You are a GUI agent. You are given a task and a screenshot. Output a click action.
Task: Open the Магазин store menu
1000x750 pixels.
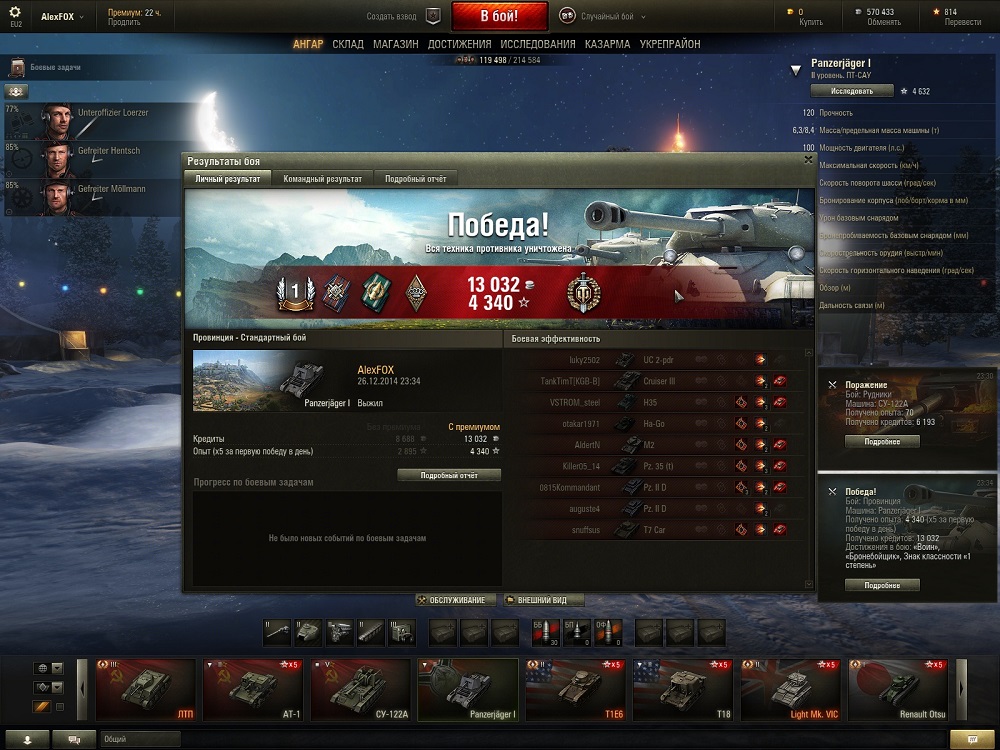pyautogui.click(x=396, y=44)
